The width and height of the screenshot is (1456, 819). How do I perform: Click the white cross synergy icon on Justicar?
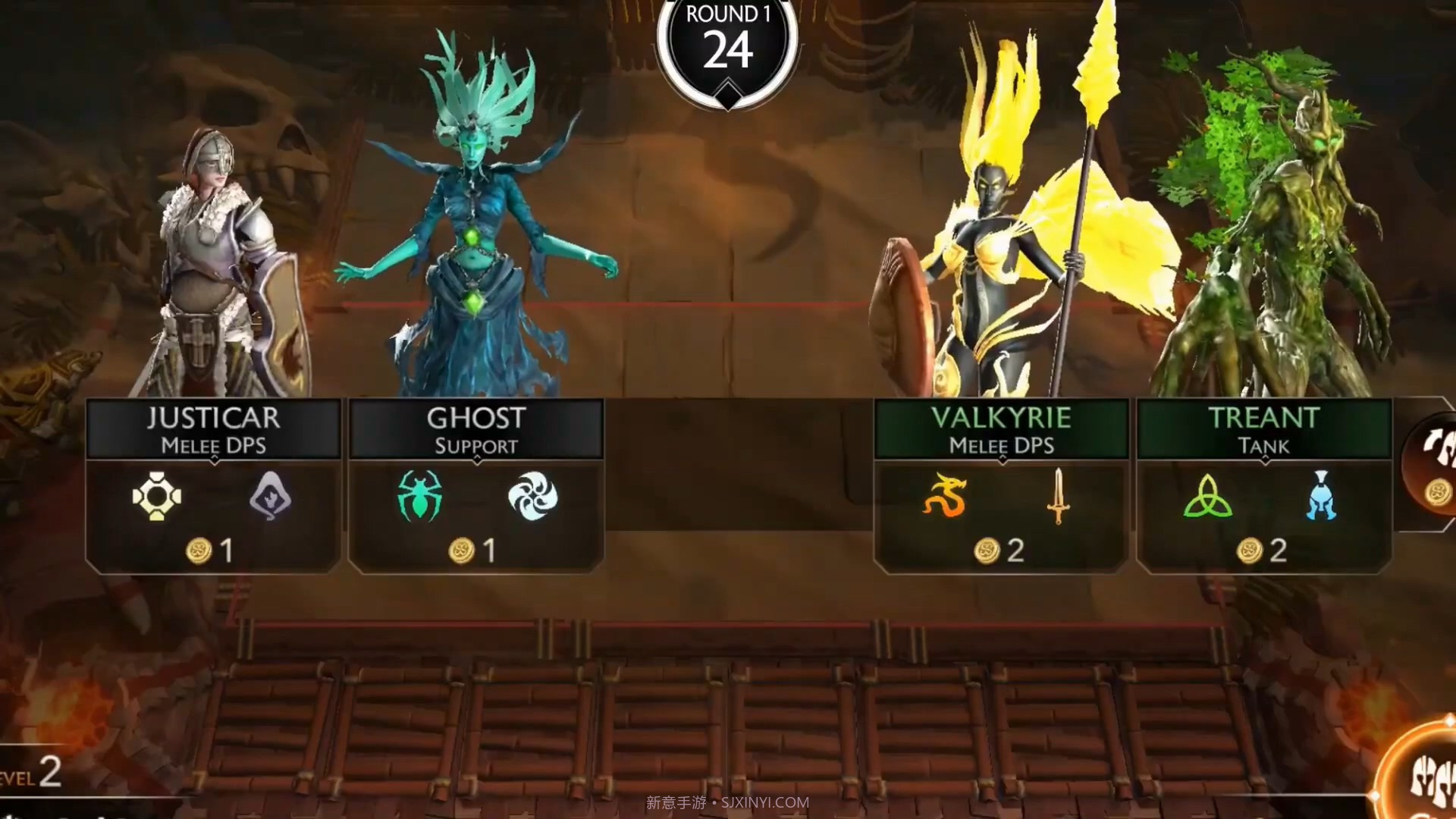157,497
